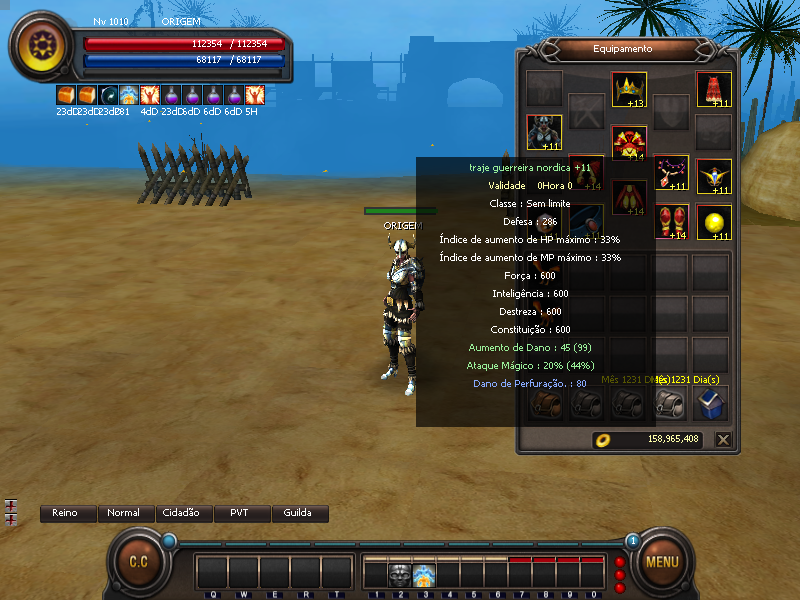Select the Normal chat tab

(124, 513)
